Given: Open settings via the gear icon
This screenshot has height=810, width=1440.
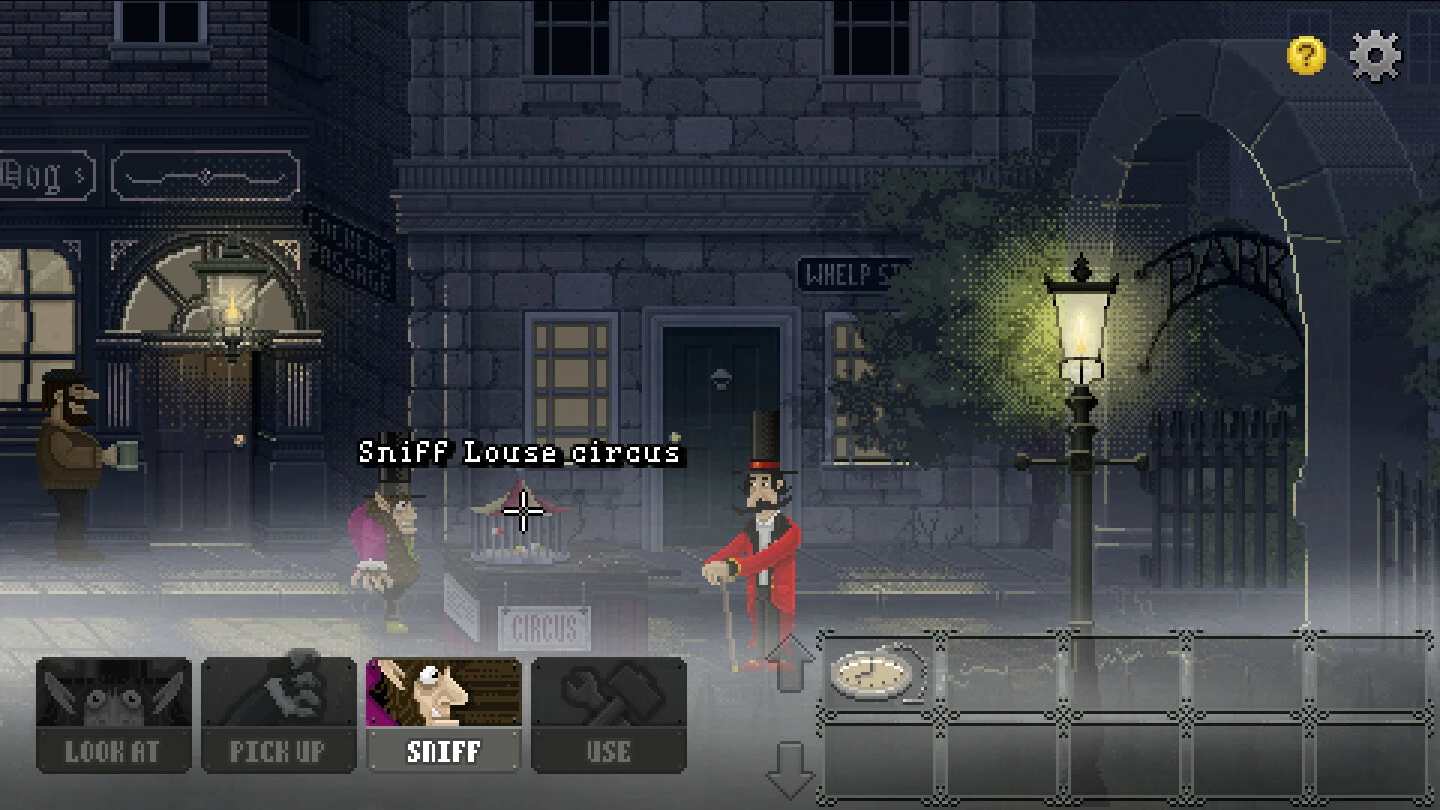Looking at the screenshot, I should pyautogui.click(x=1376, y=56).
